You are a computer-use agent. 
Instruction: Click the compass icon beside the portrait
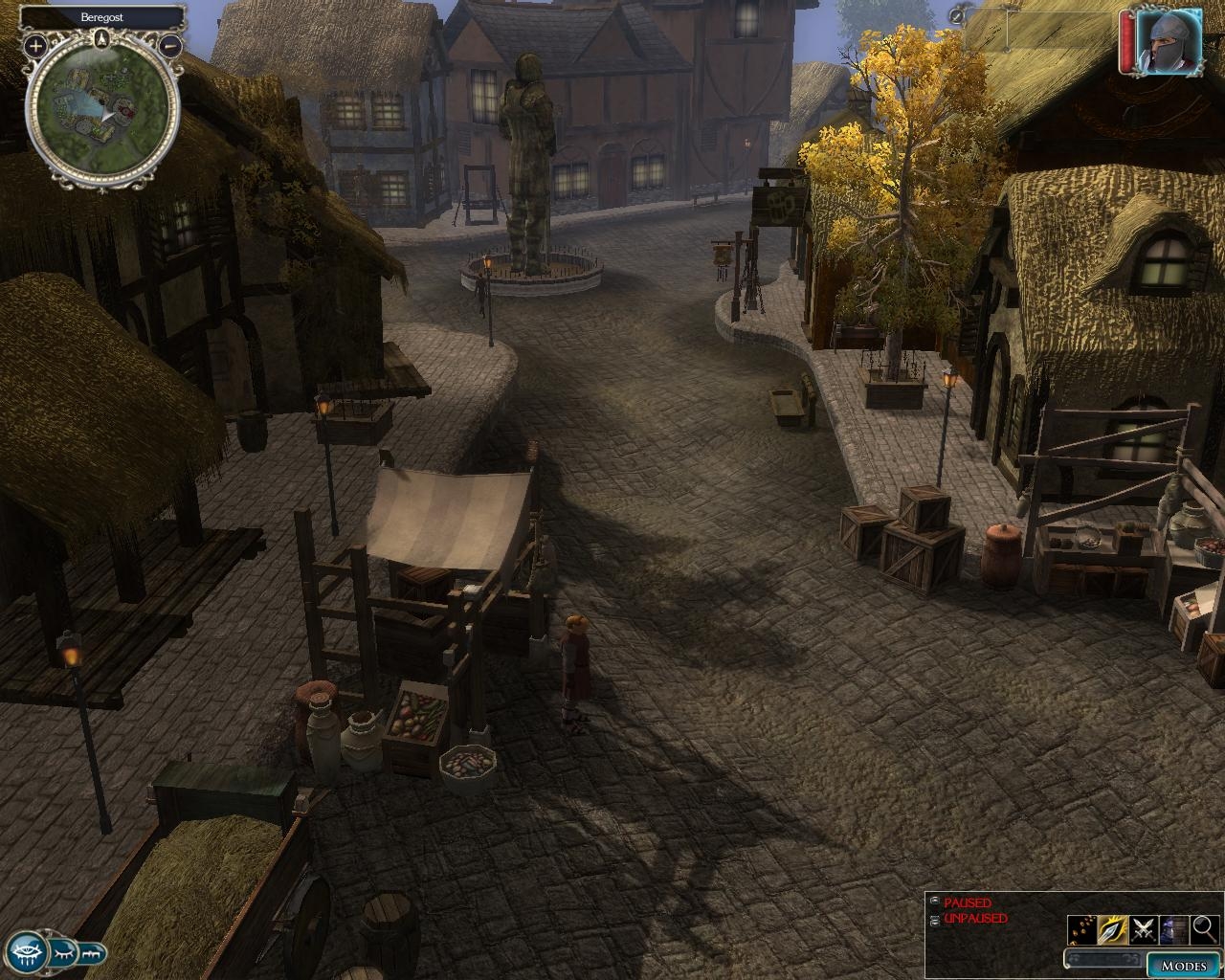[x=959, y=14]
